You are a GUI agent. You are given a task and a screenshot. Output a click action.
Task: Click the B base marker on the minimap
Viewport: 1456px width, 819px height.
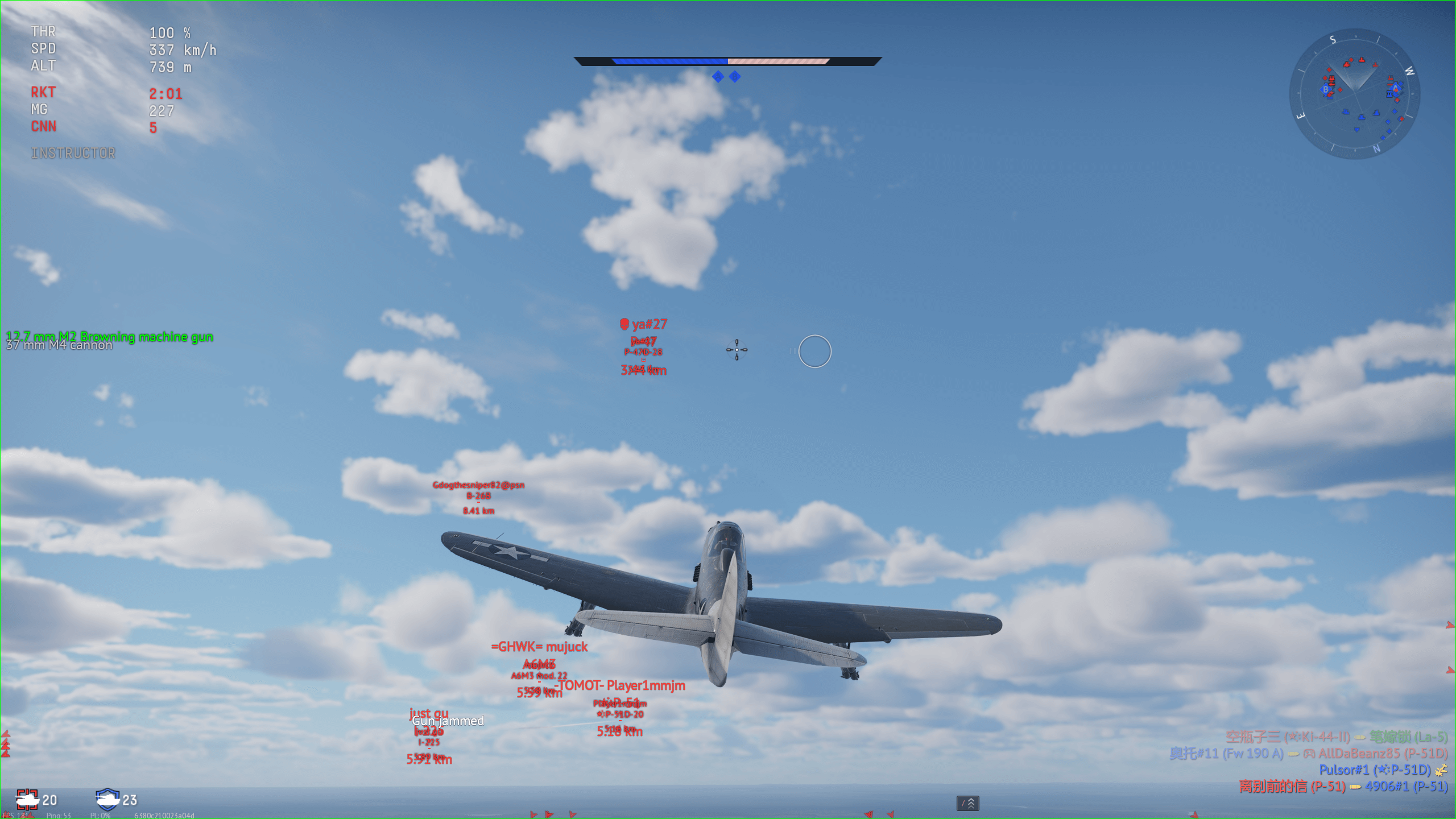1326,89
